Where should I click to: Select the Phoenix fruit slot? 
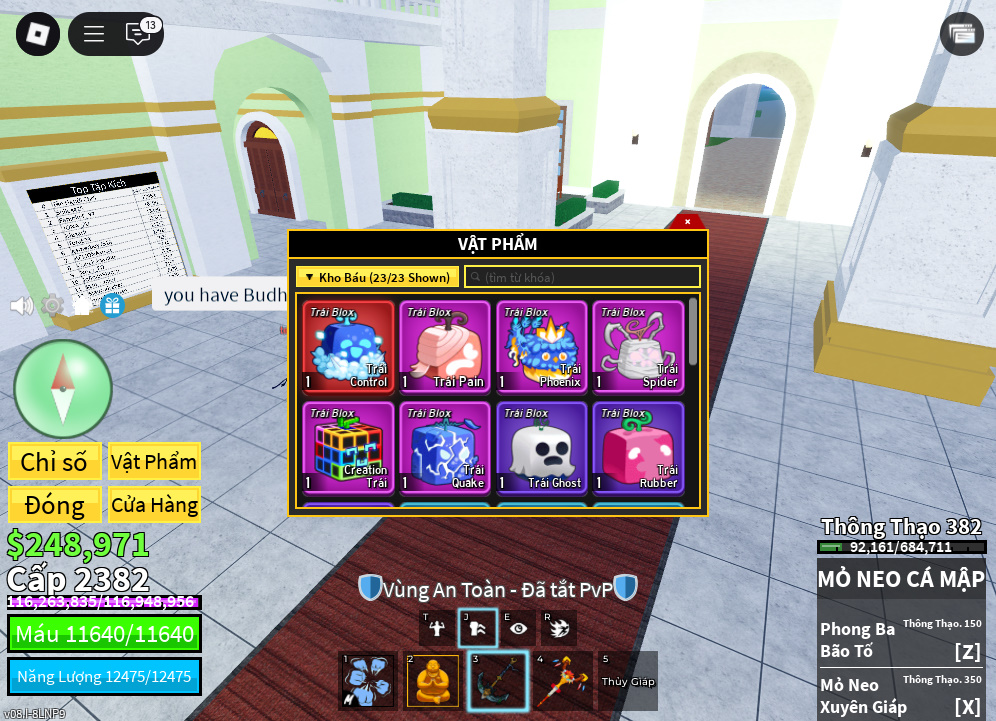[x=542, y=346]
